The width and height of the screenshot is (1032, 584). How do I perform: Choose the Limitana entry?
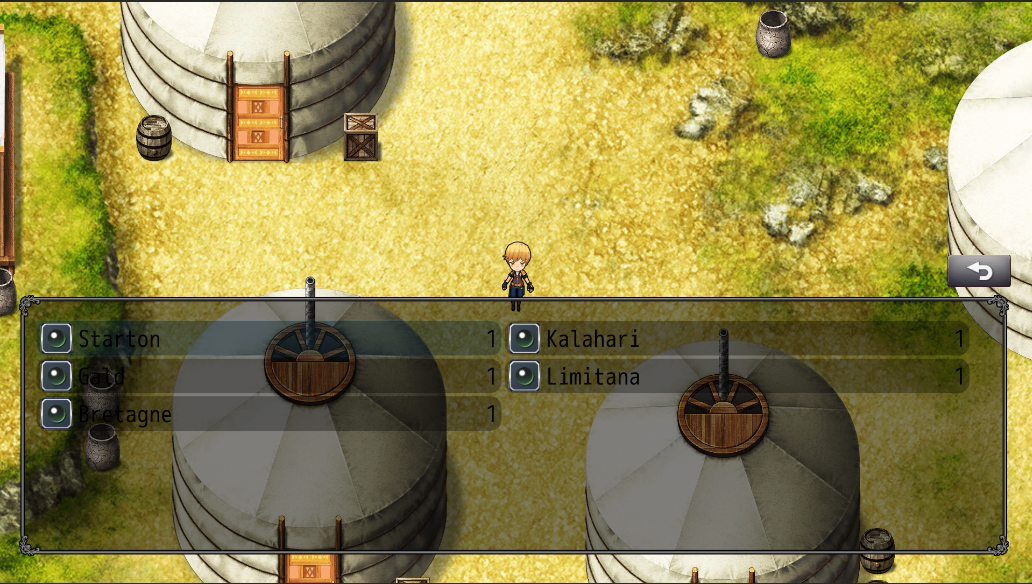pyautogui.click(x=737, y=377)
